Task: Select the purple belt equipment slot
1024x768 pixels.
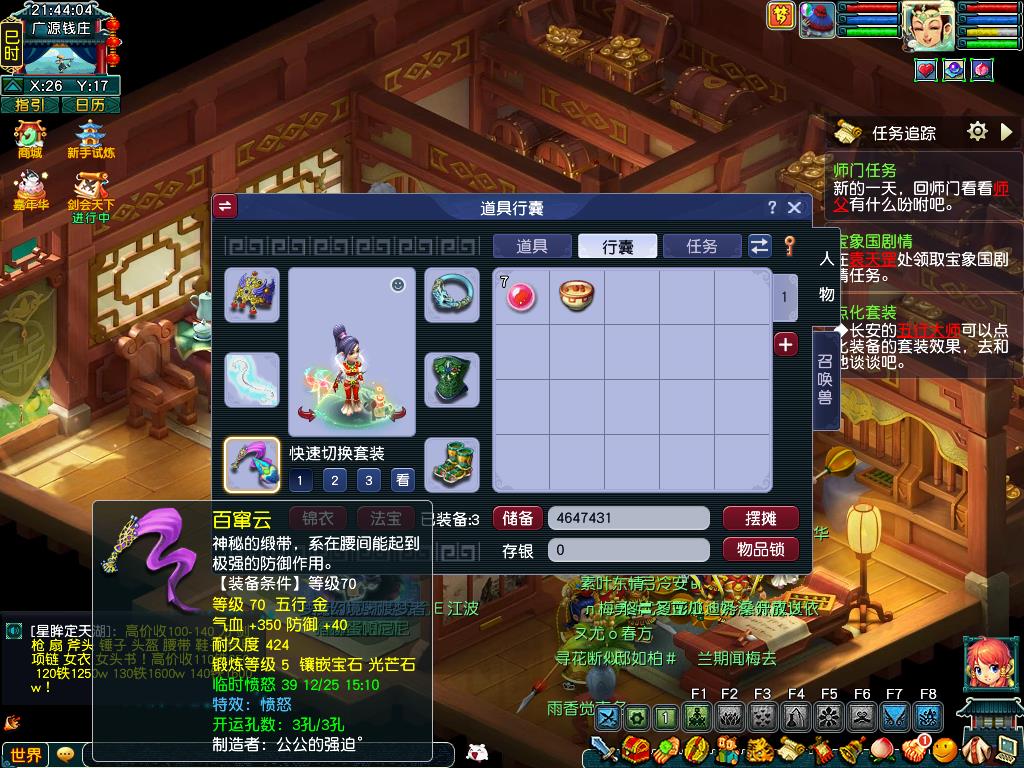Action: (x=252, y=465)
